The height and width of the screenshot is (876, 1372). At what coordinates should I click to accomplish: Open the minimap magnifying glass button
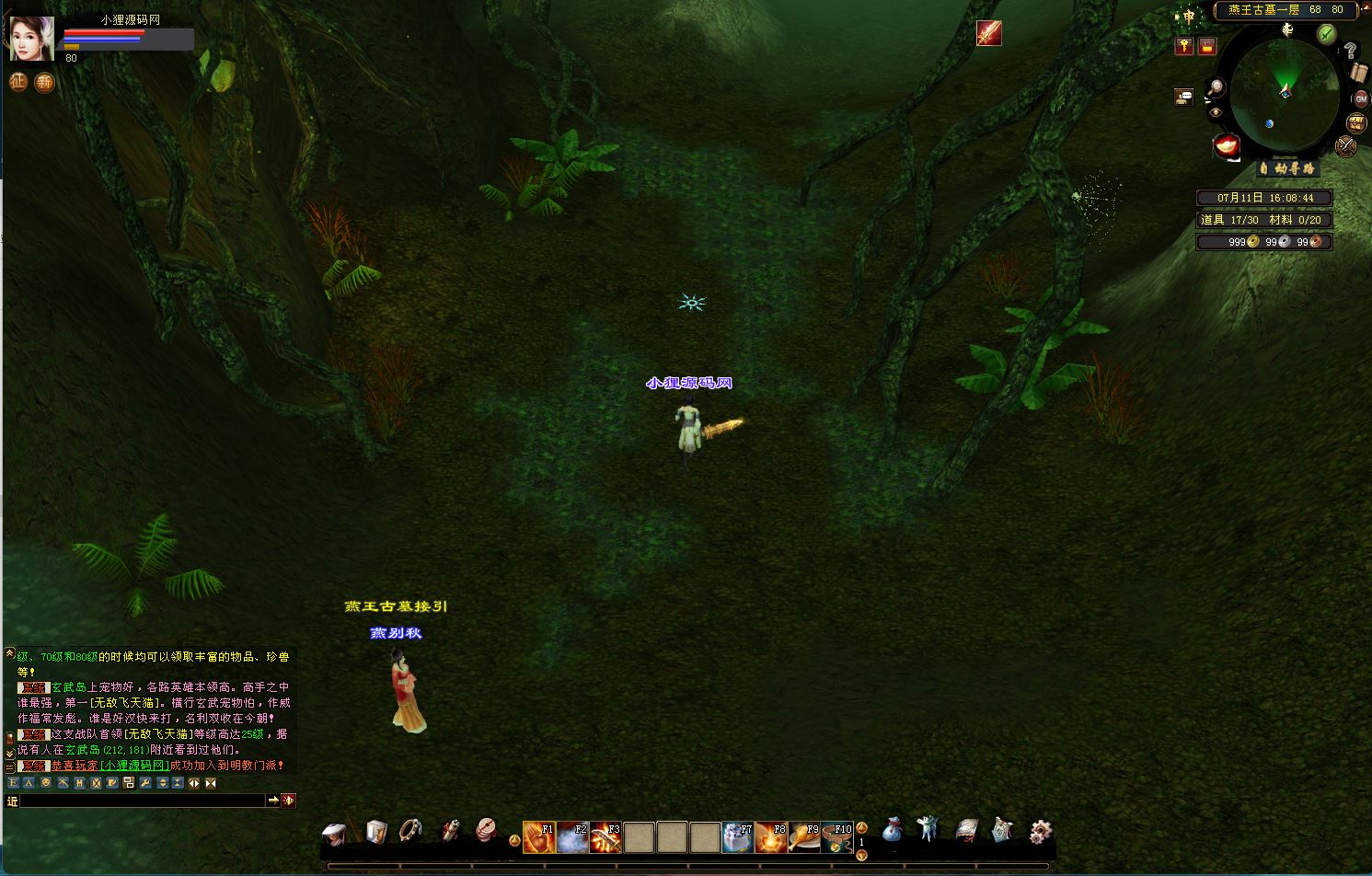1216,88
